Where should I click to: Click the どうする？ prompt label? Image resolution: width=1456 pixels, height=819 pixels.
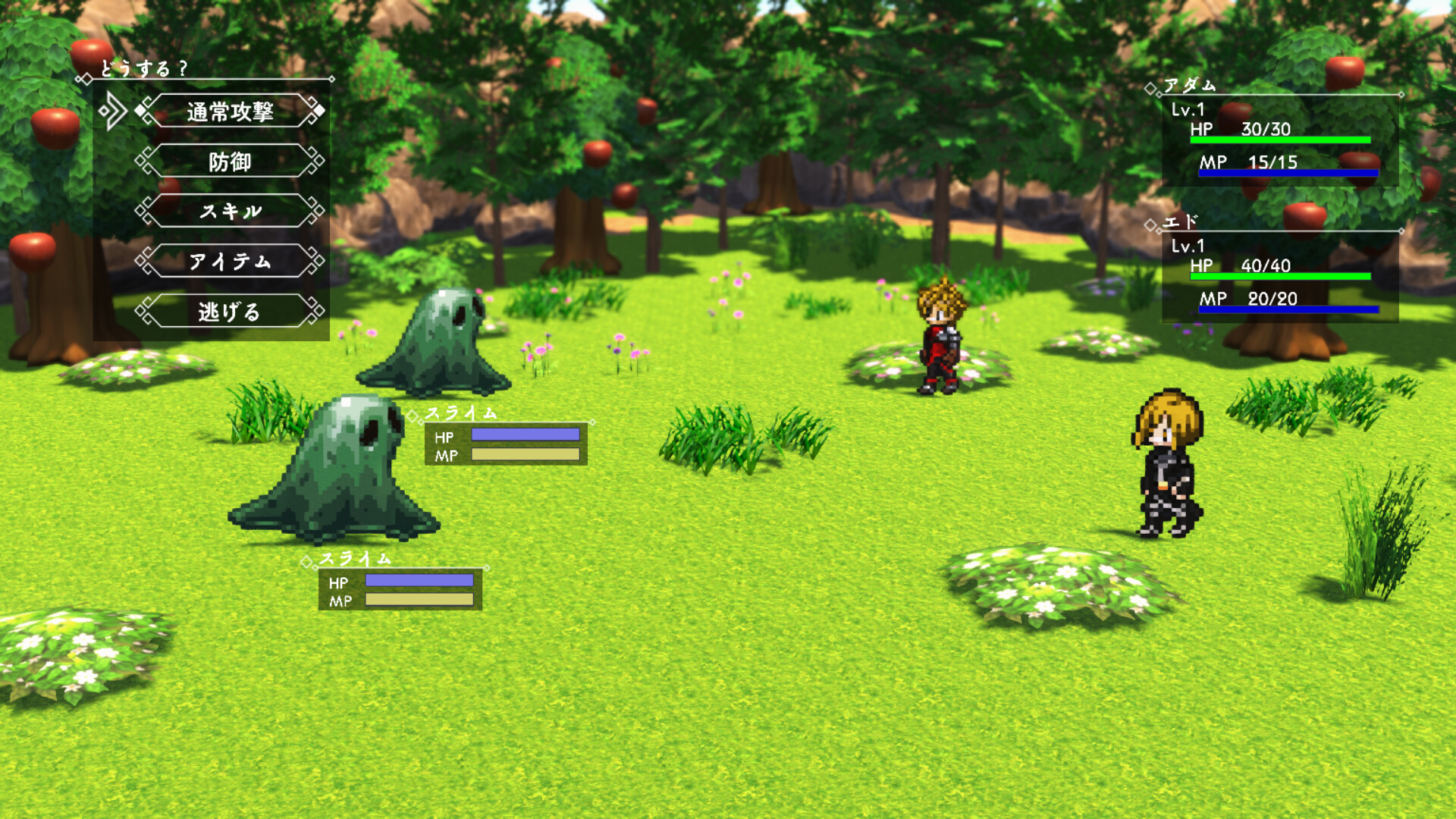pos(144,69)
